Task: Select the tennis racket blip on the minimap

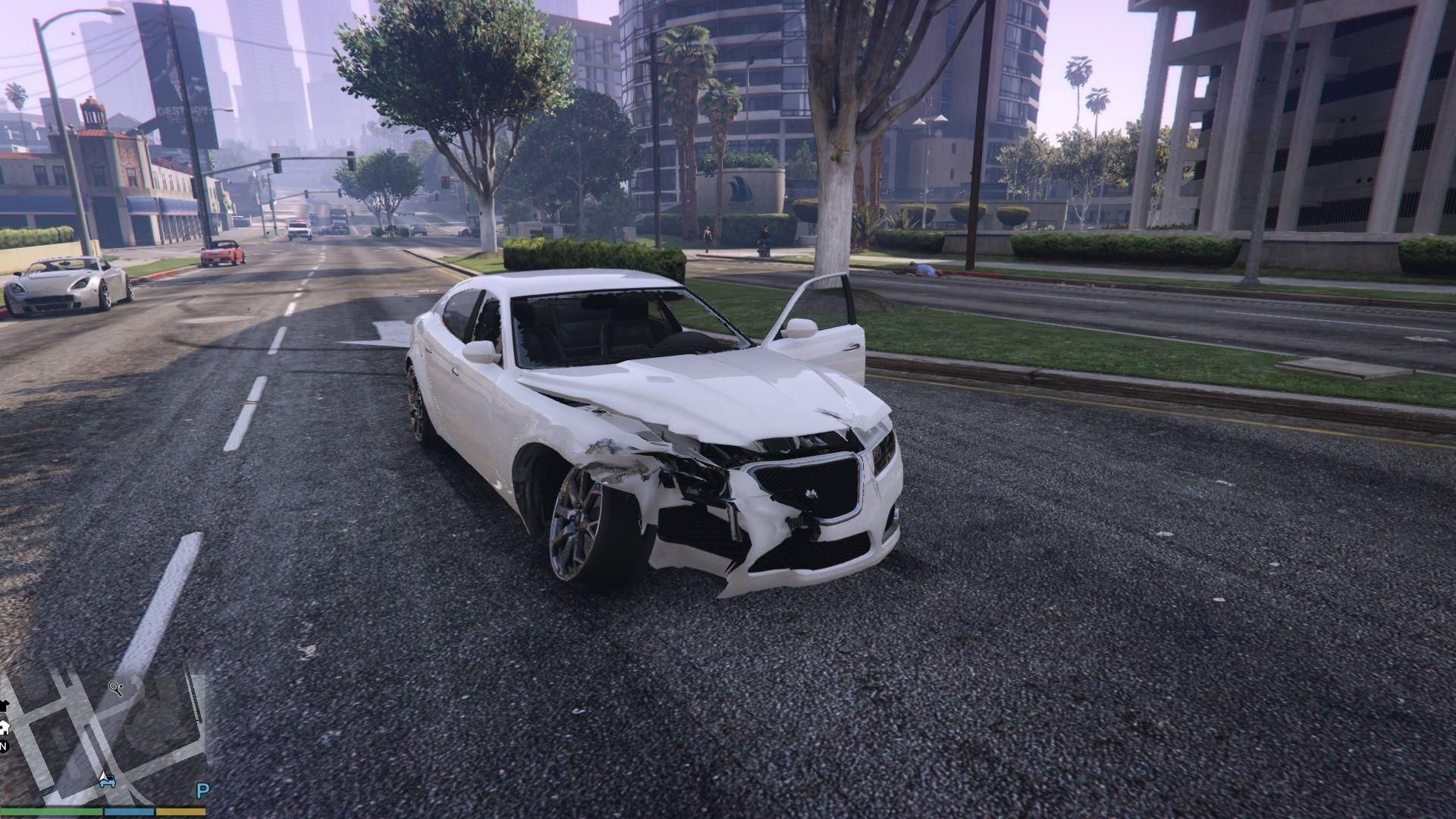Action: click(115, 688)
